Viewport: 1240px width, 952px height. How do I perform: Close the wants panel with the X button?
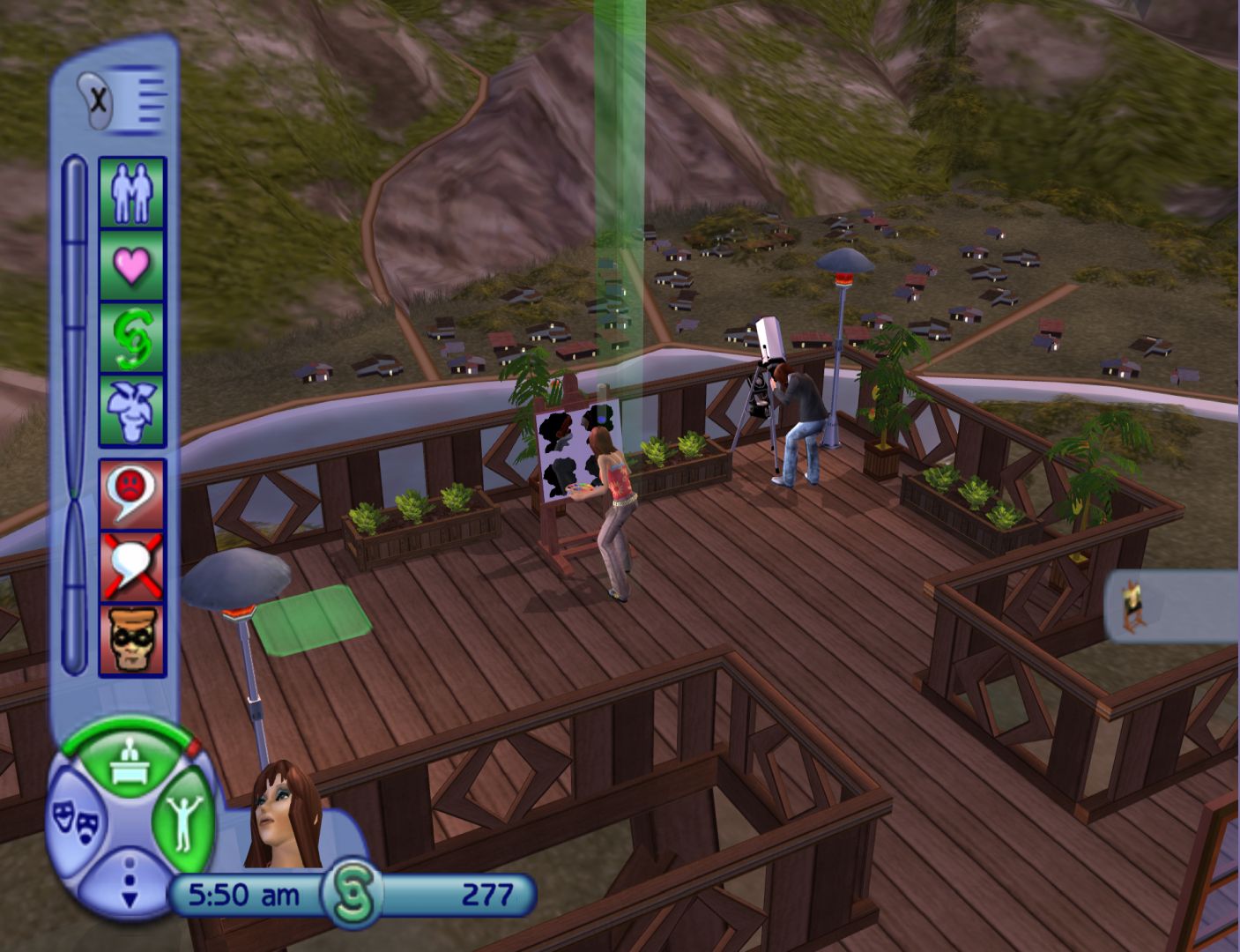coord(98,100)
